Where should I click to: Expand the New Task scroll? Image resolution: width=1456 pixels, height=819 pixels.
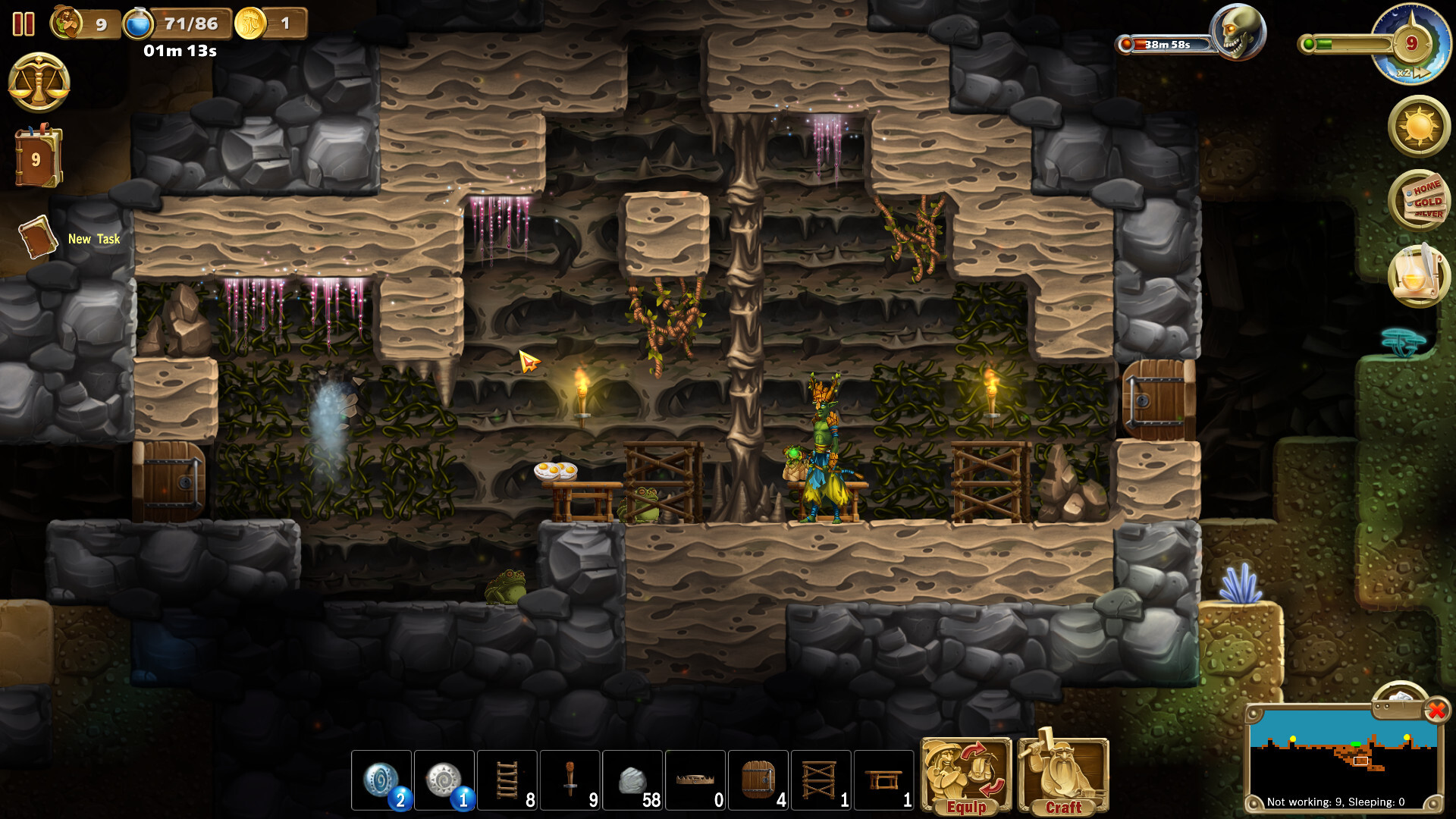pyautogui.click(x=38, y=237)
